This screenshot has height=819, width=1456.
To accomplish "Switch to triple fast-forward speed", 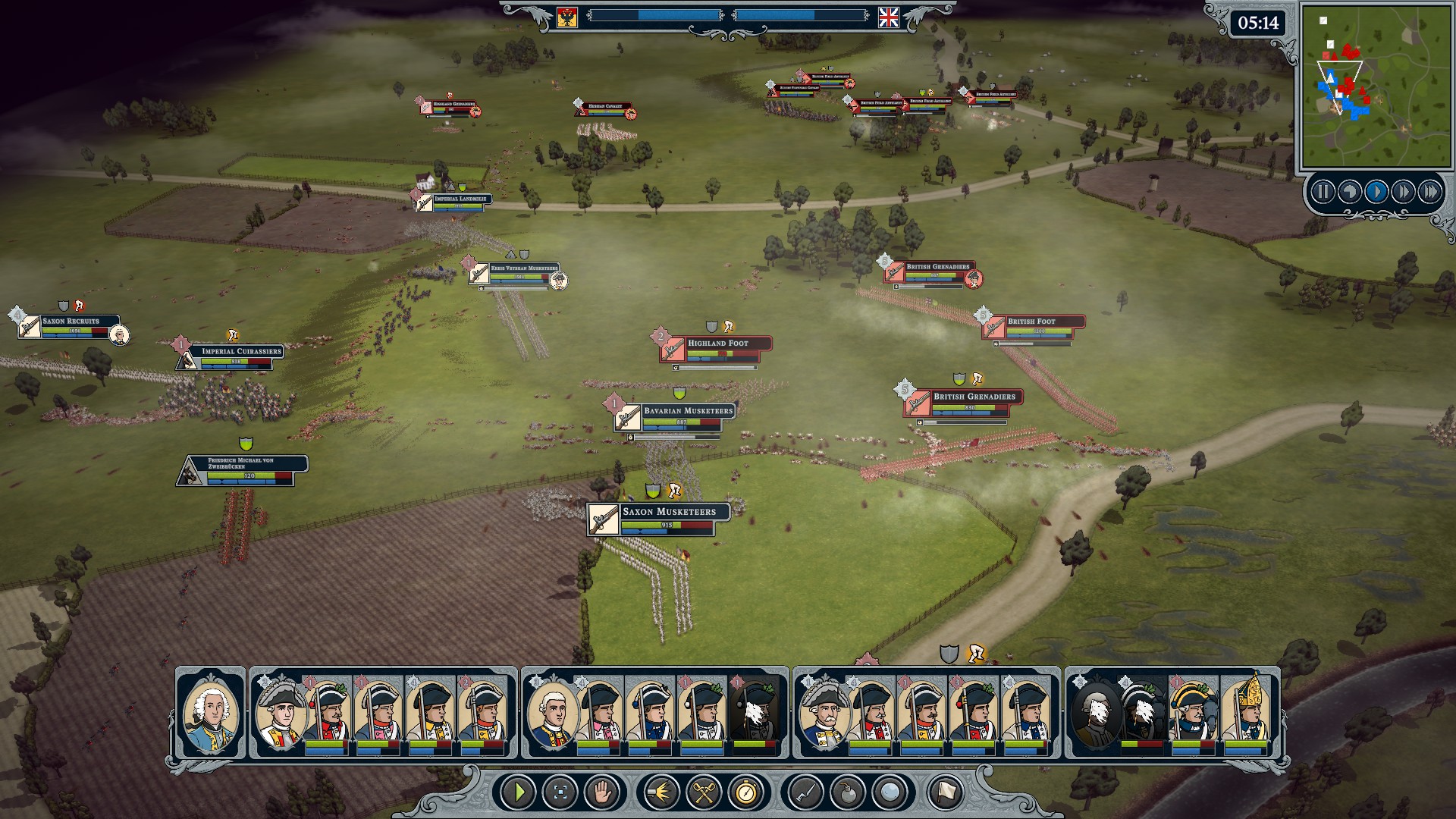I will coord(1430,192).
